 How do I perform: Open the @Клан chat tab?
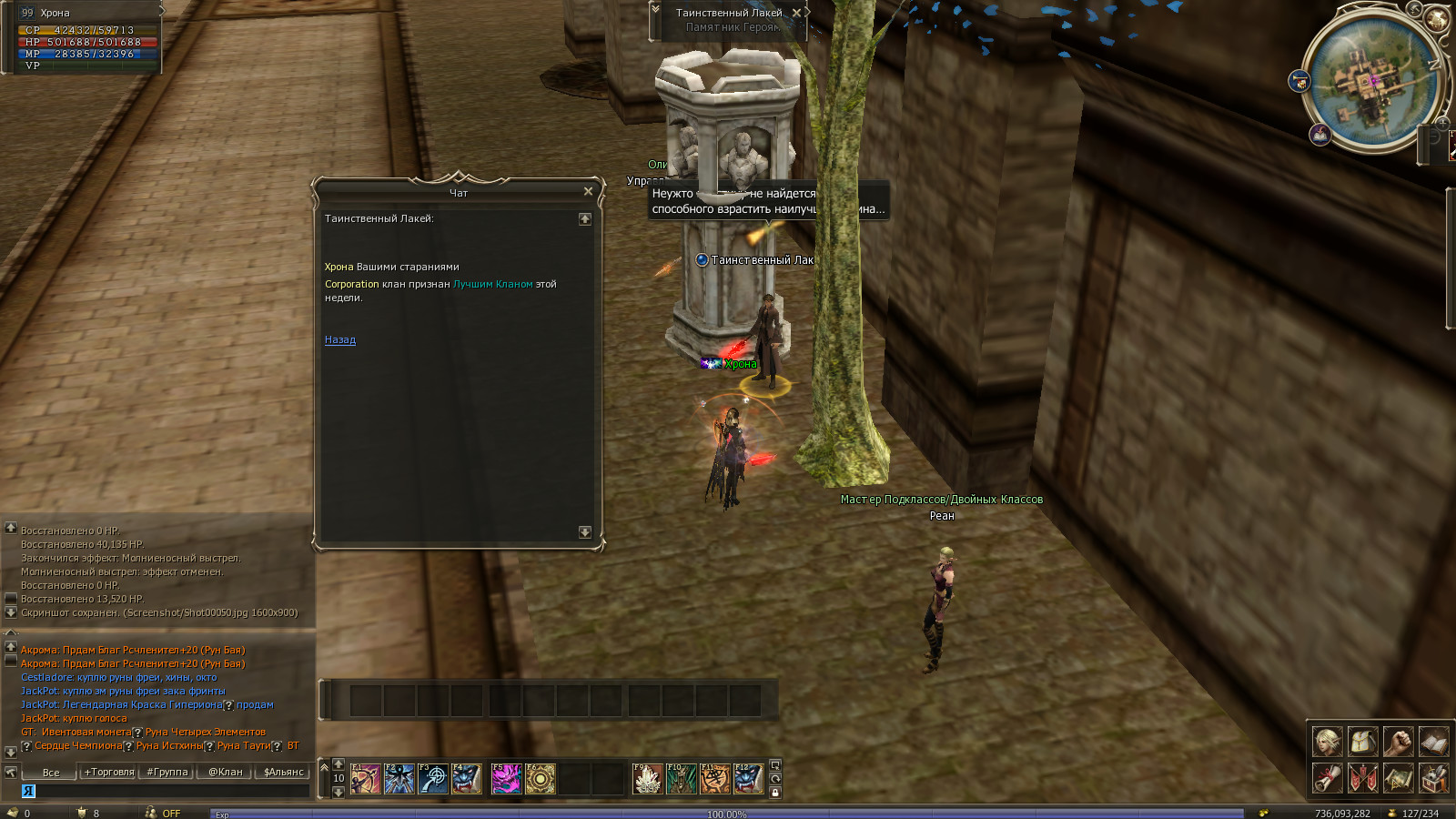(x=226, y=772)
